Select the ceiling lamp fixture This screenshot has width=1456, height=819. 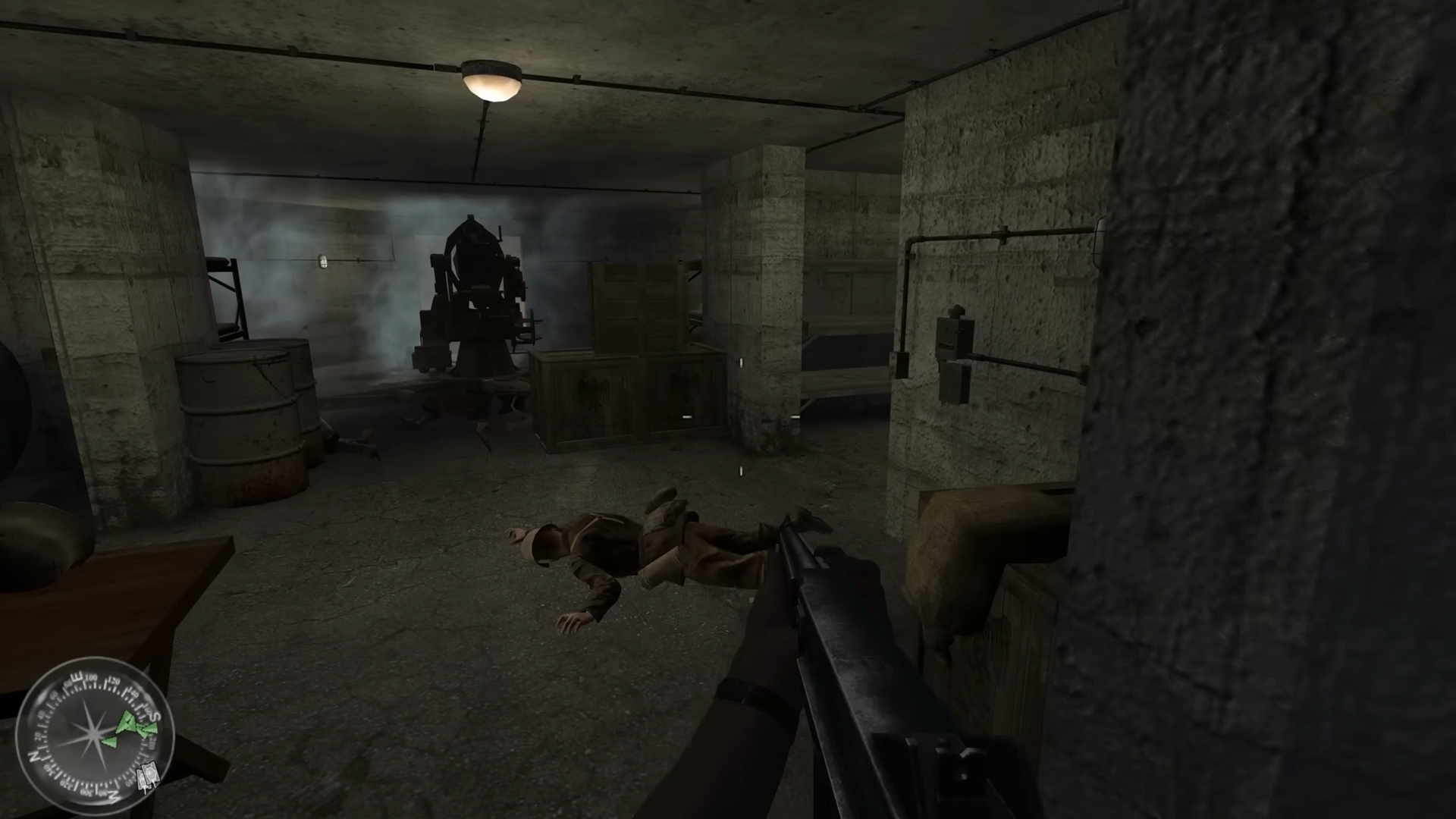click(491, 82)
